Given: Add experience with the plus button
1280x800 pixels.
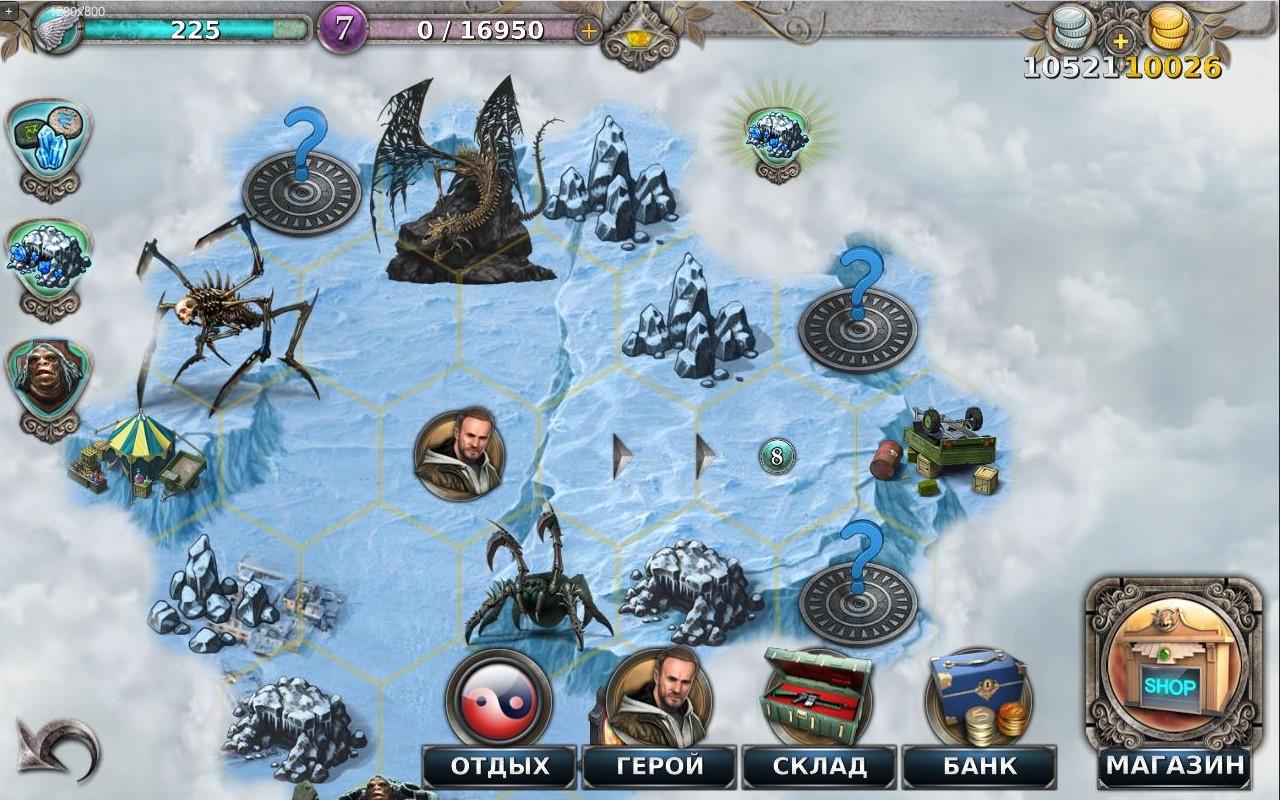Looking at the screenshot, I should click(589, 30).
